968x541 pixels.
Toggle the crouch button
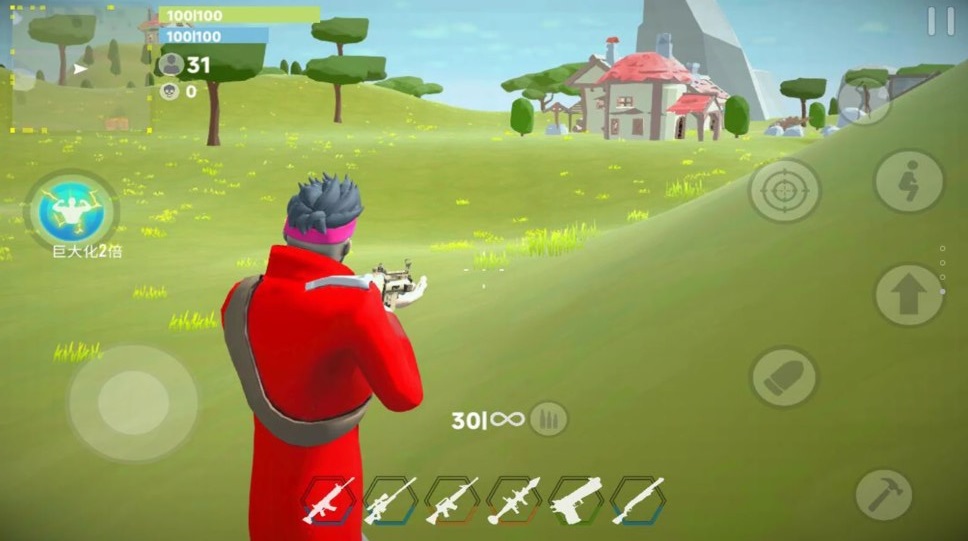(x=909, y=182)
